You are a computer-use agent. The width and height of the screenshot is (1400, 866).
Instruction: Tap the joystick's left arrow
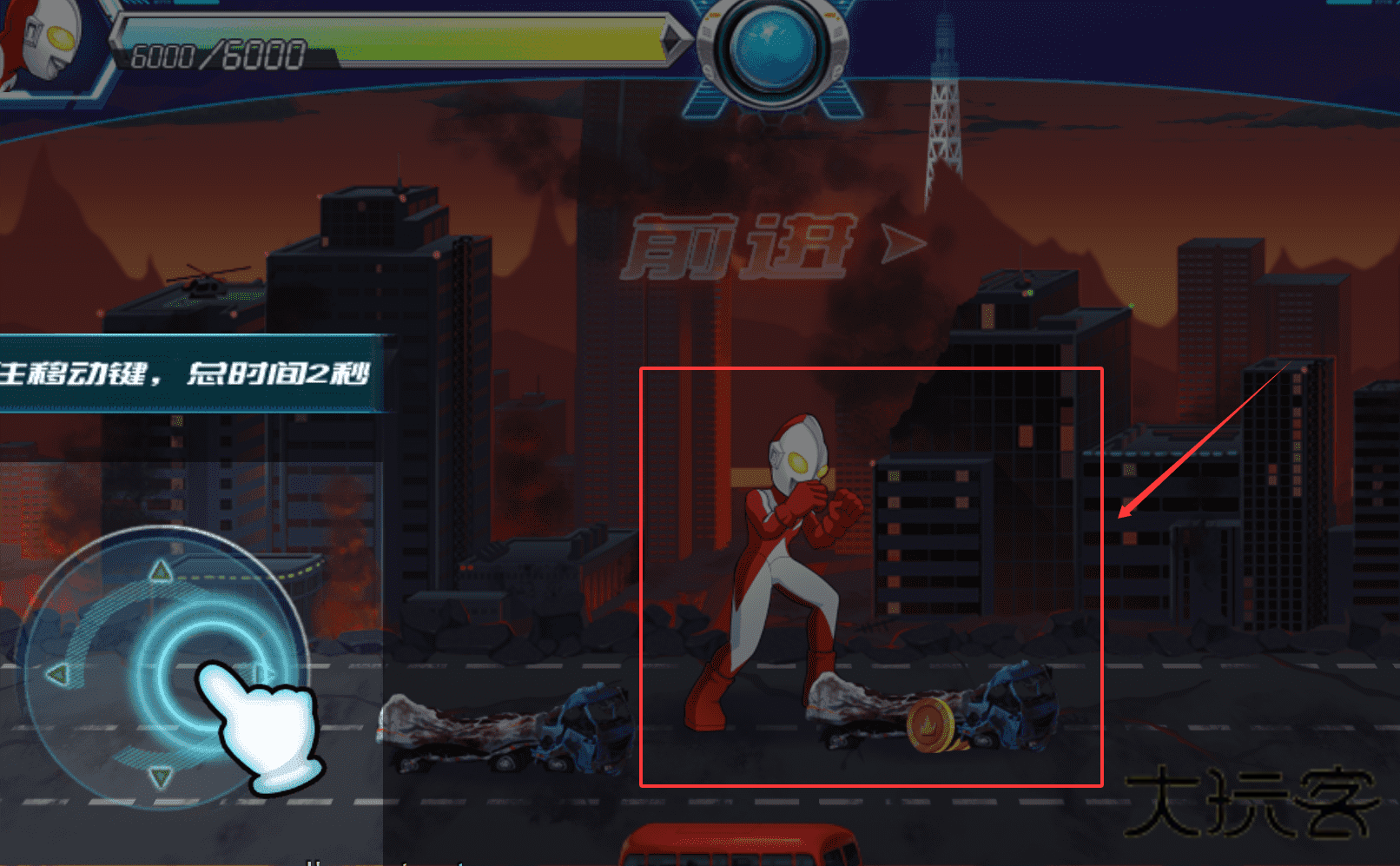click(x=56, y=674)
